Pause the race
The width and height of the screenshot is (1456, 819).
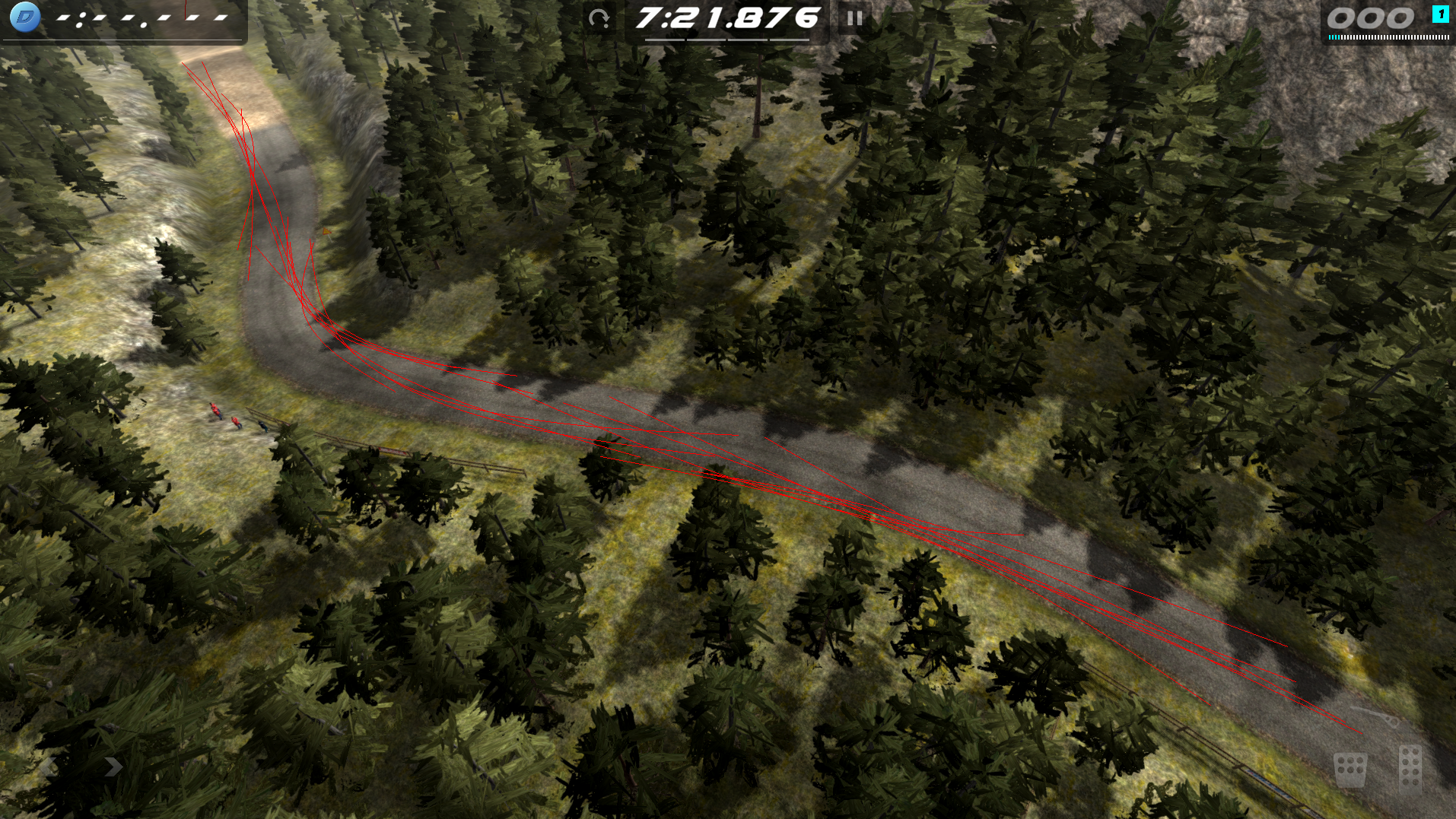pyautogui.click(x=854, y=18)
